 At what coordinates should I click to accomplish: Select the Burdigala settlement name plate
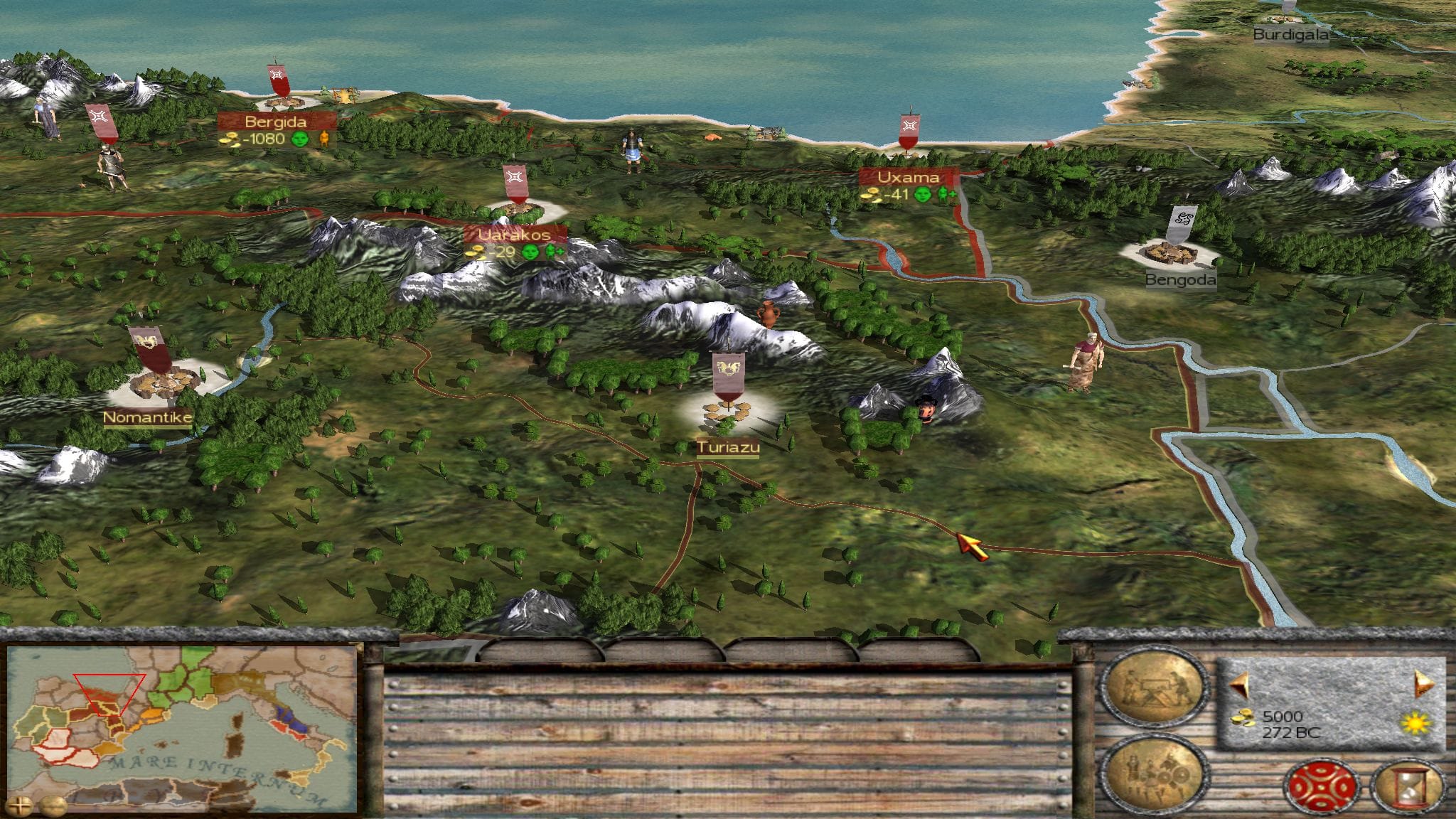click(1290, 34)
